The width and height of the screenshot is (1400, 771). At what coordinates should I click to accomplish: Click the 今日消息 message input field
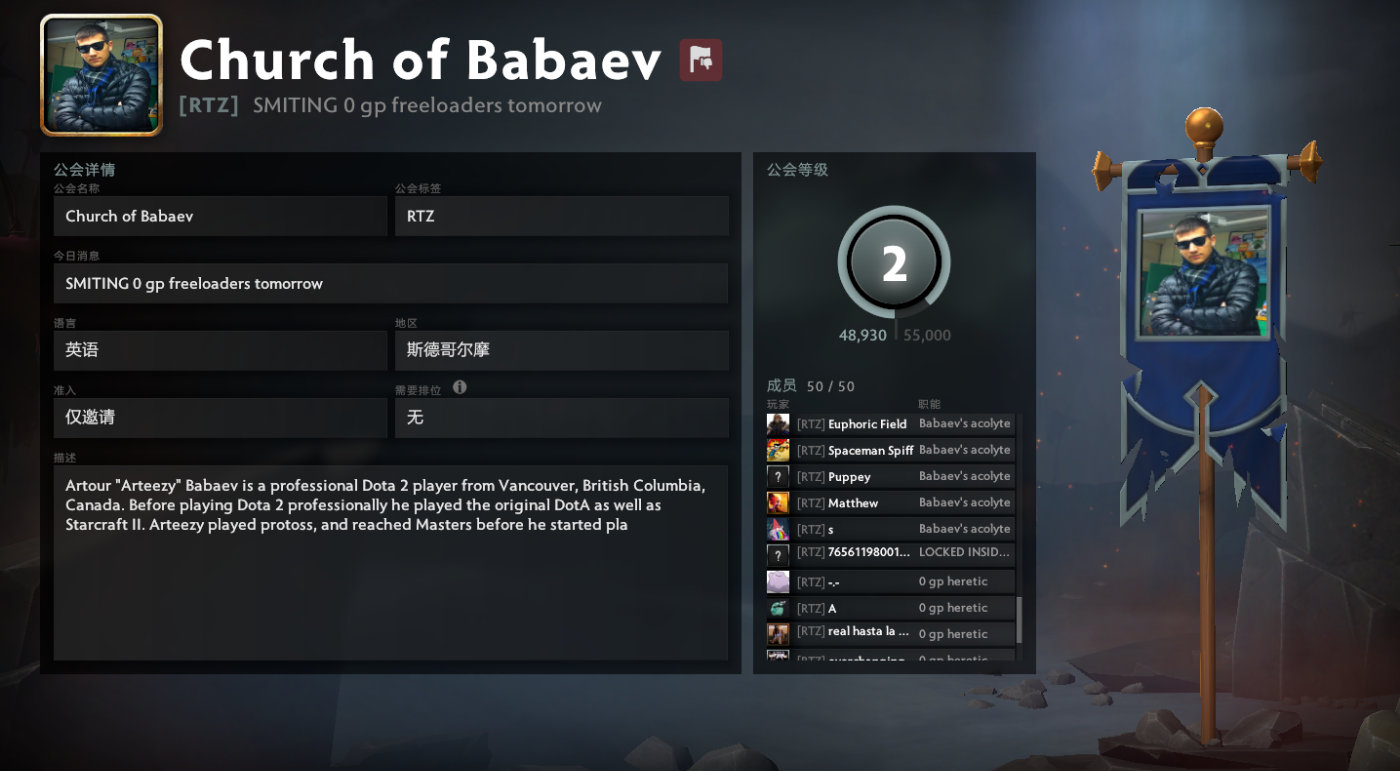click(x=390, y=283)
